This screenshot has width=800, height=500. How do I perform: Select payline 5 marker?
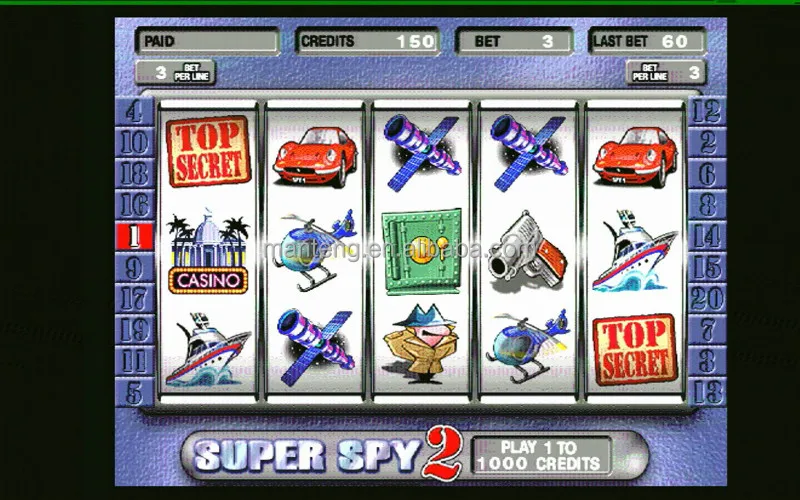click(x=133, y=391)
